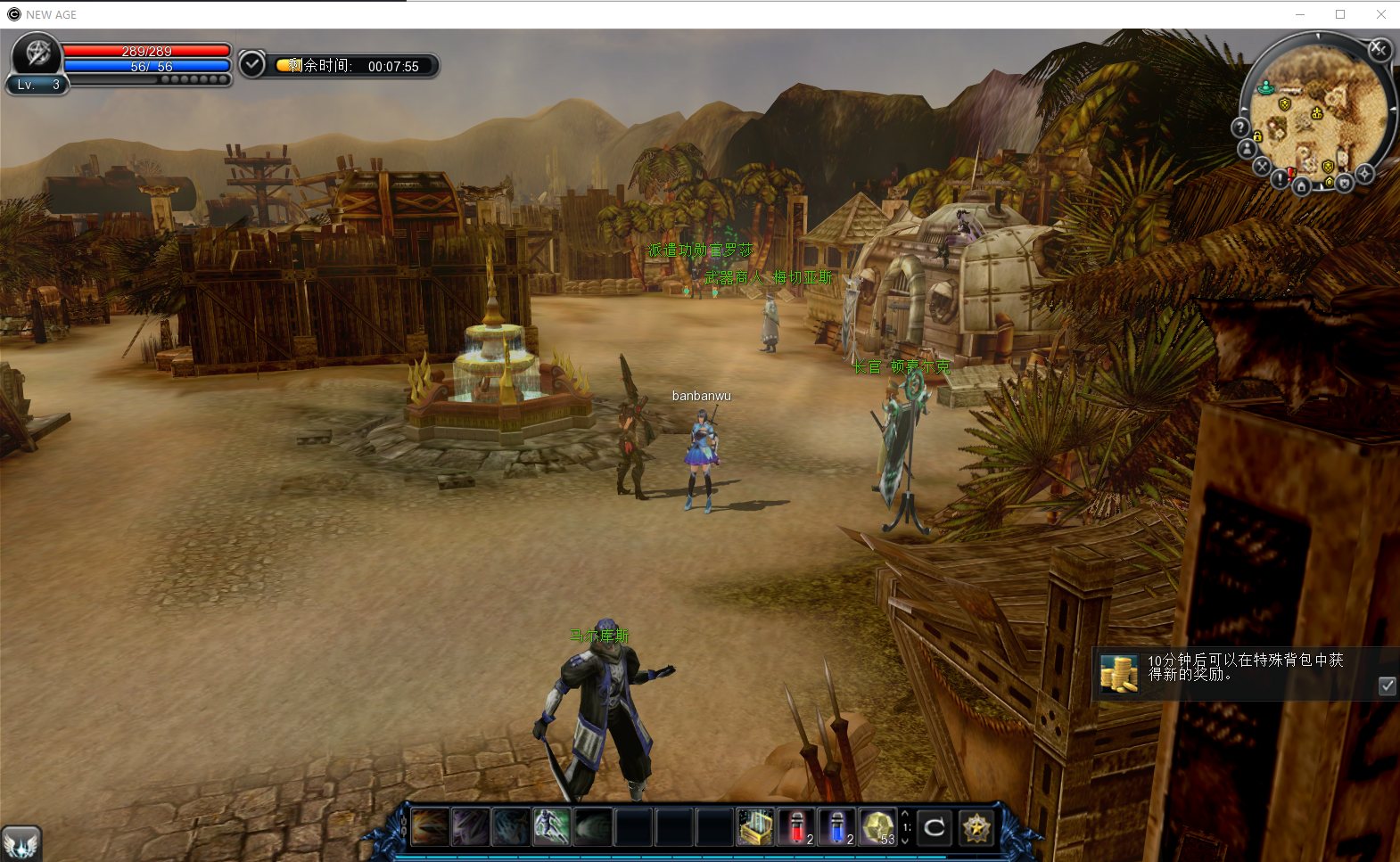
Task: Click the house icon button under minimap
Action: point(1301,186)
